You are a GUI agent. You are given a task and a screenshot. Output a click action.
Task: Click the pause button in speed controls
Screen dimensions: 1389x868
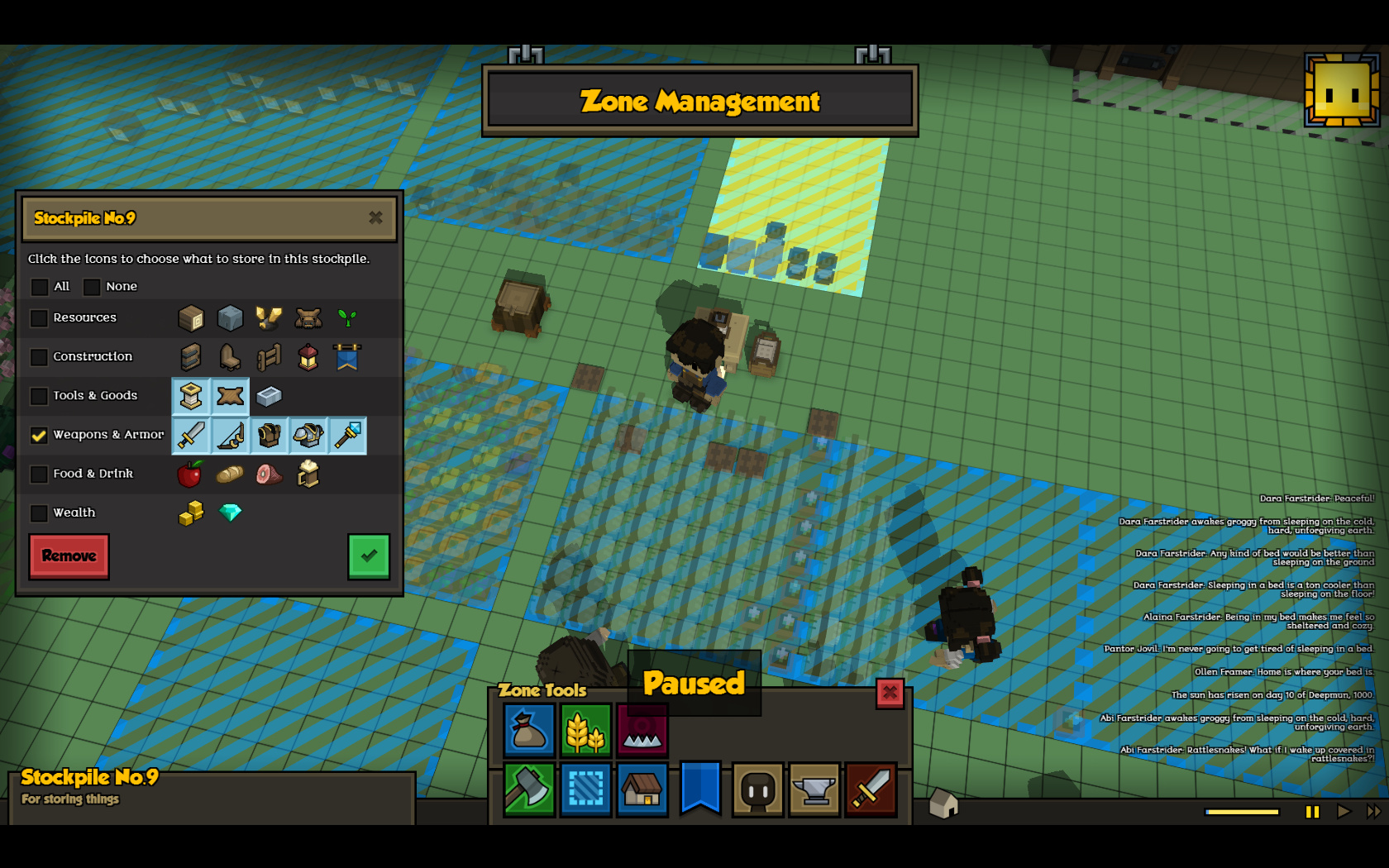tap(1312, 812)
